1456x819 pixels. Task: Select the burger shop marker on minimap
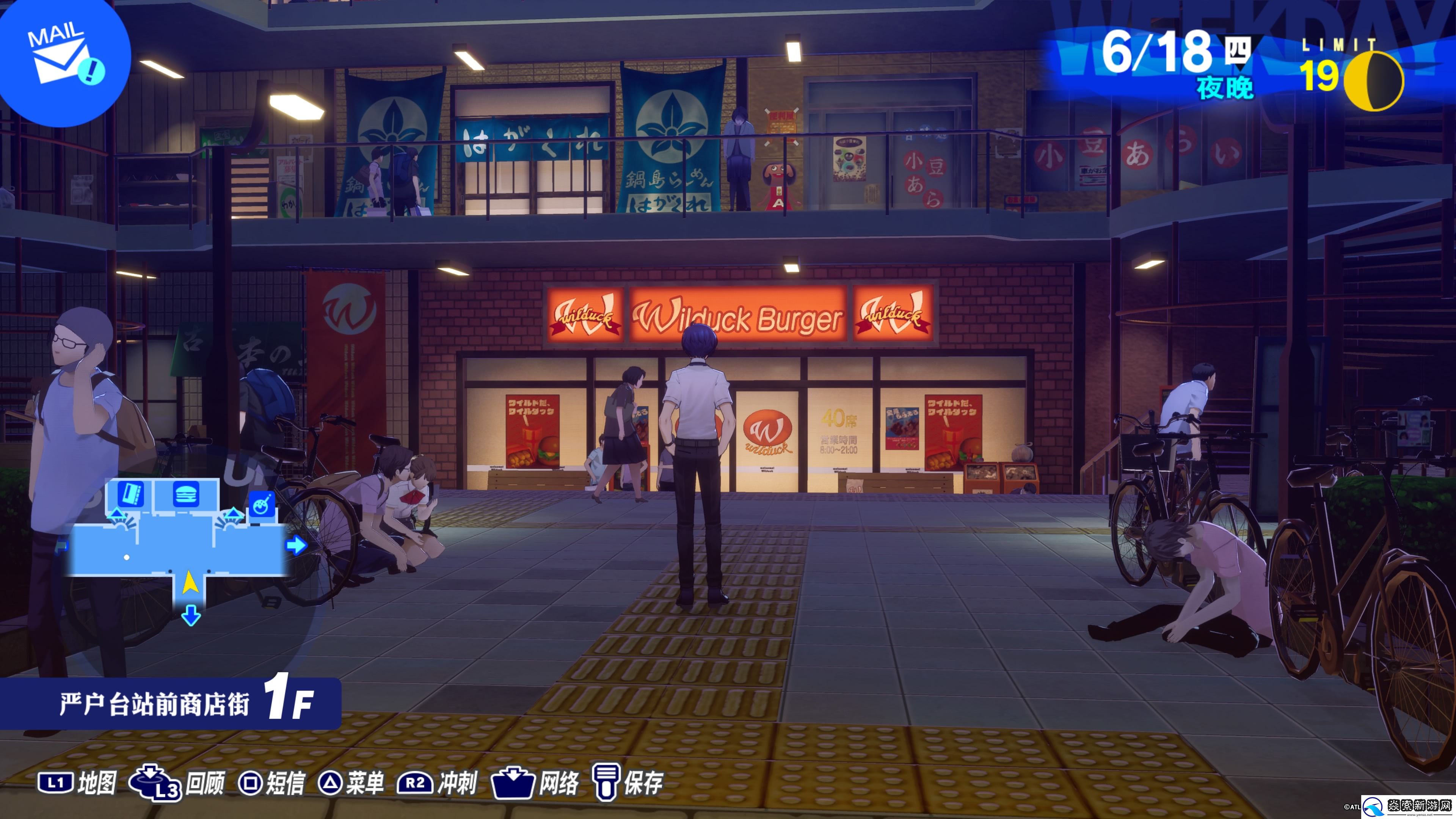tap(186, 494)
